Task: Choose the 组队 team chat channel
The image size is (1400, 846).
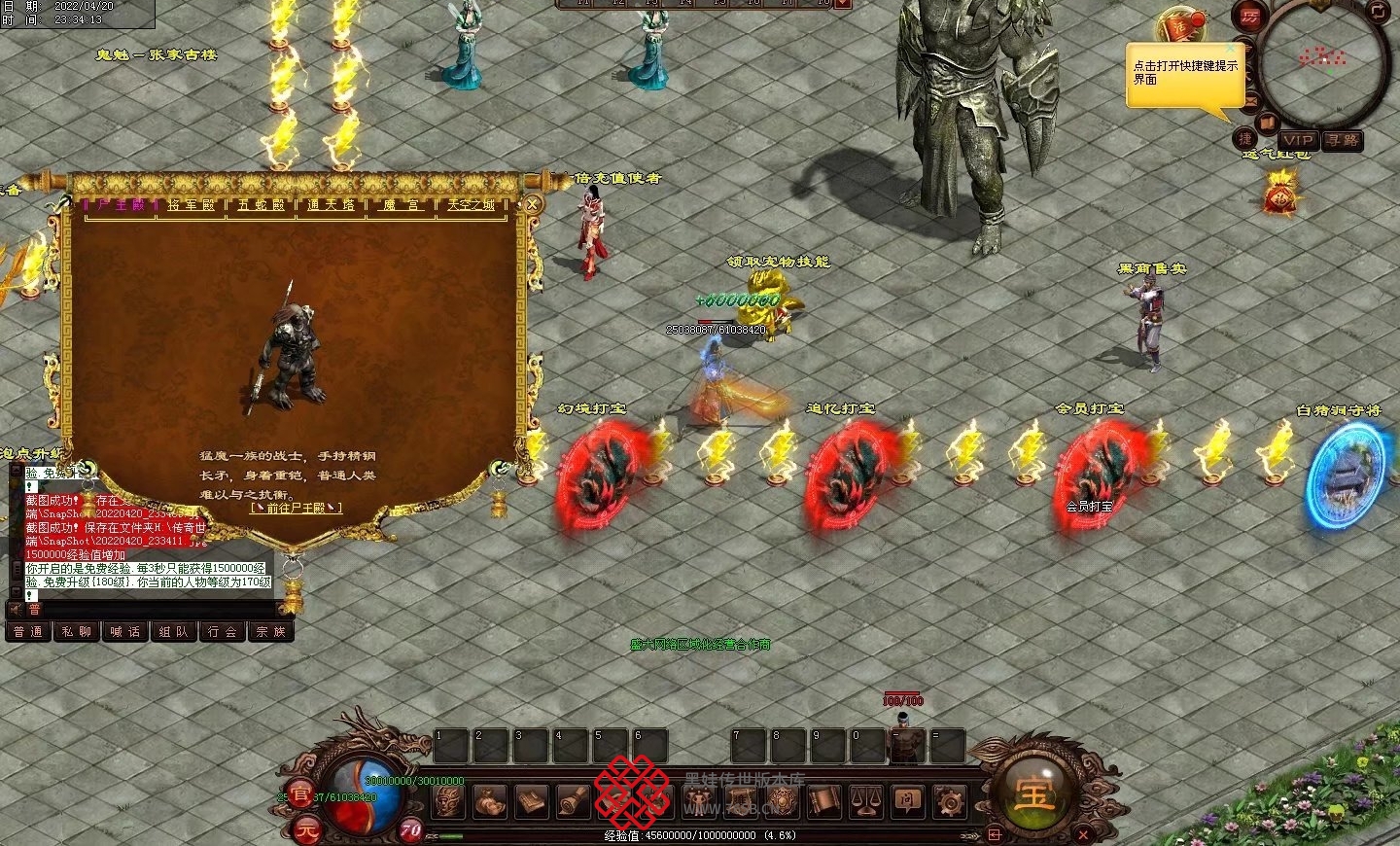Action: pyautogui.click(x=174, y=632)
